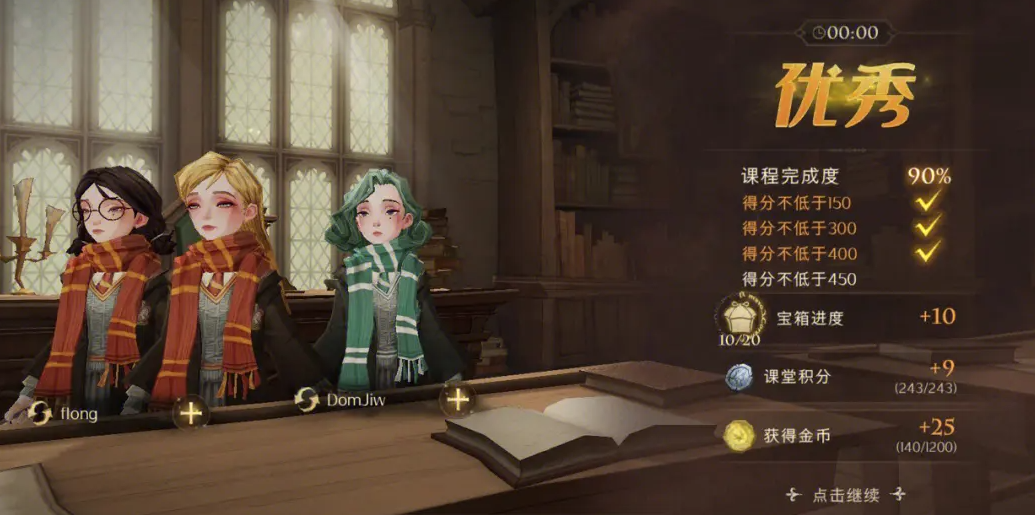Tap 点击继续 to continue
Viewport: 1035px width, 515px height.
coord(845,494)
